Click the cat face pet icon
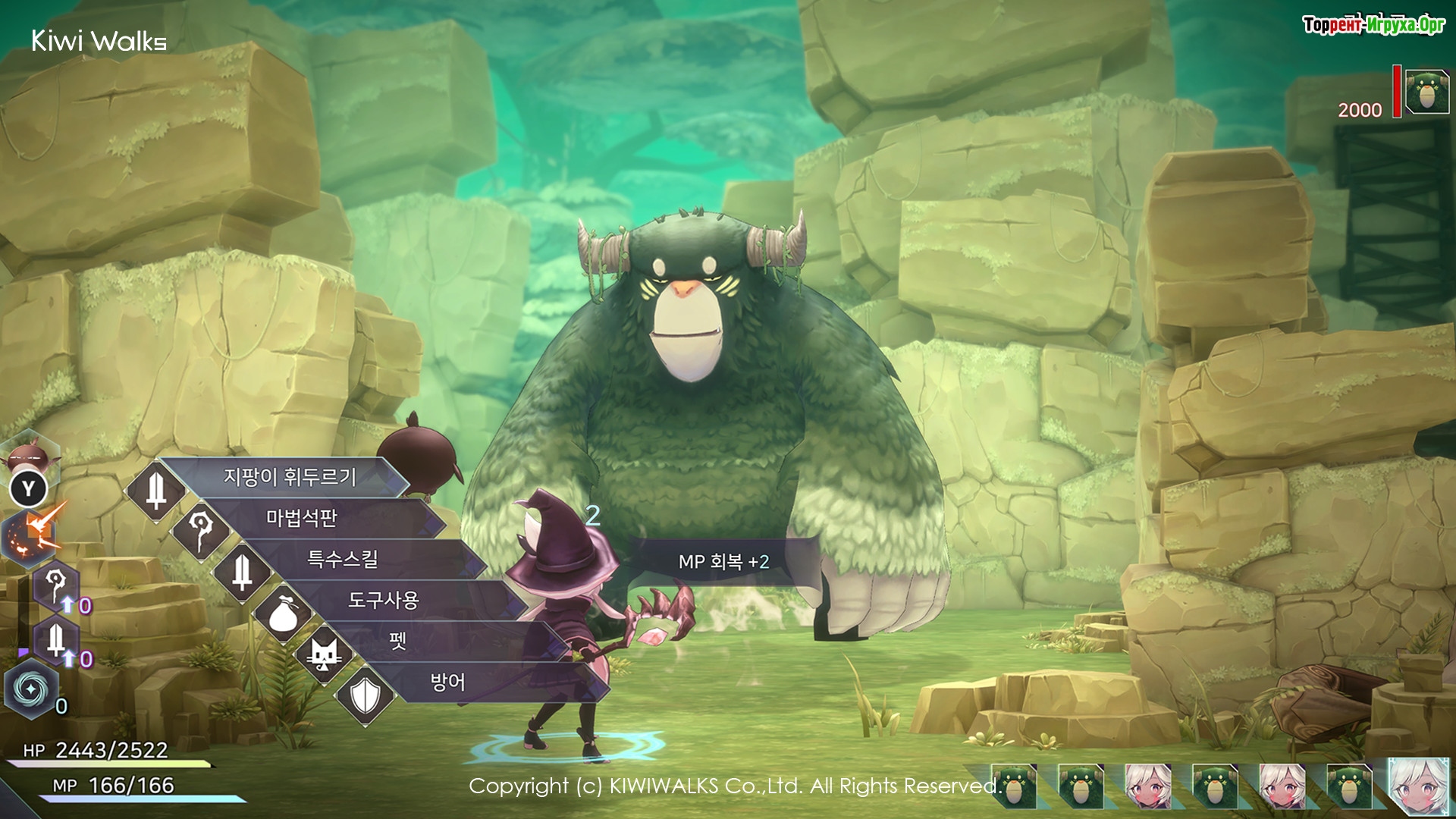Image resolution: width=1456 pixels, height=819 pixels. point(324,654)
